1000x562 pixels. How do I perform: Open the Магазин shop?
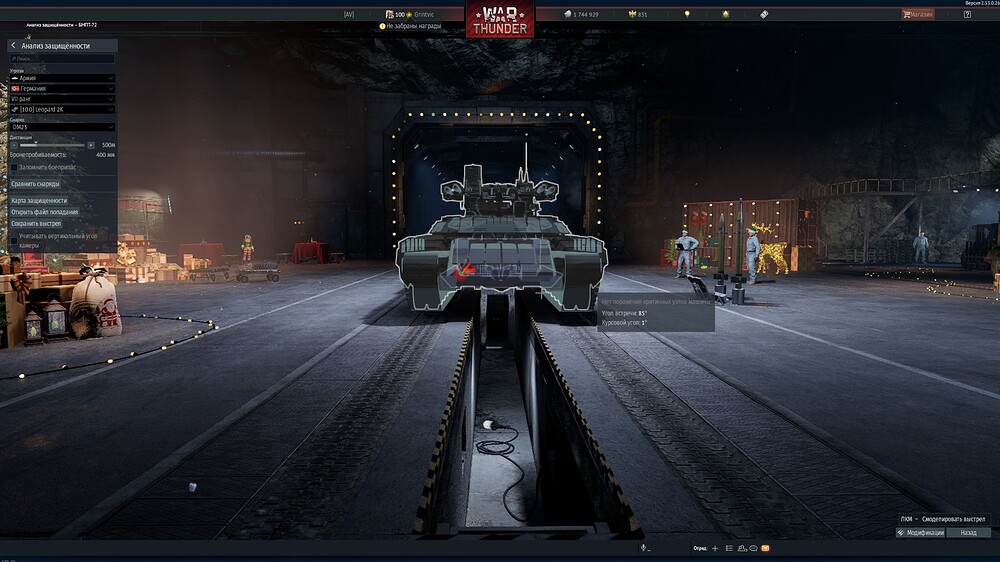pyautogui.click(x=918, y=14)
